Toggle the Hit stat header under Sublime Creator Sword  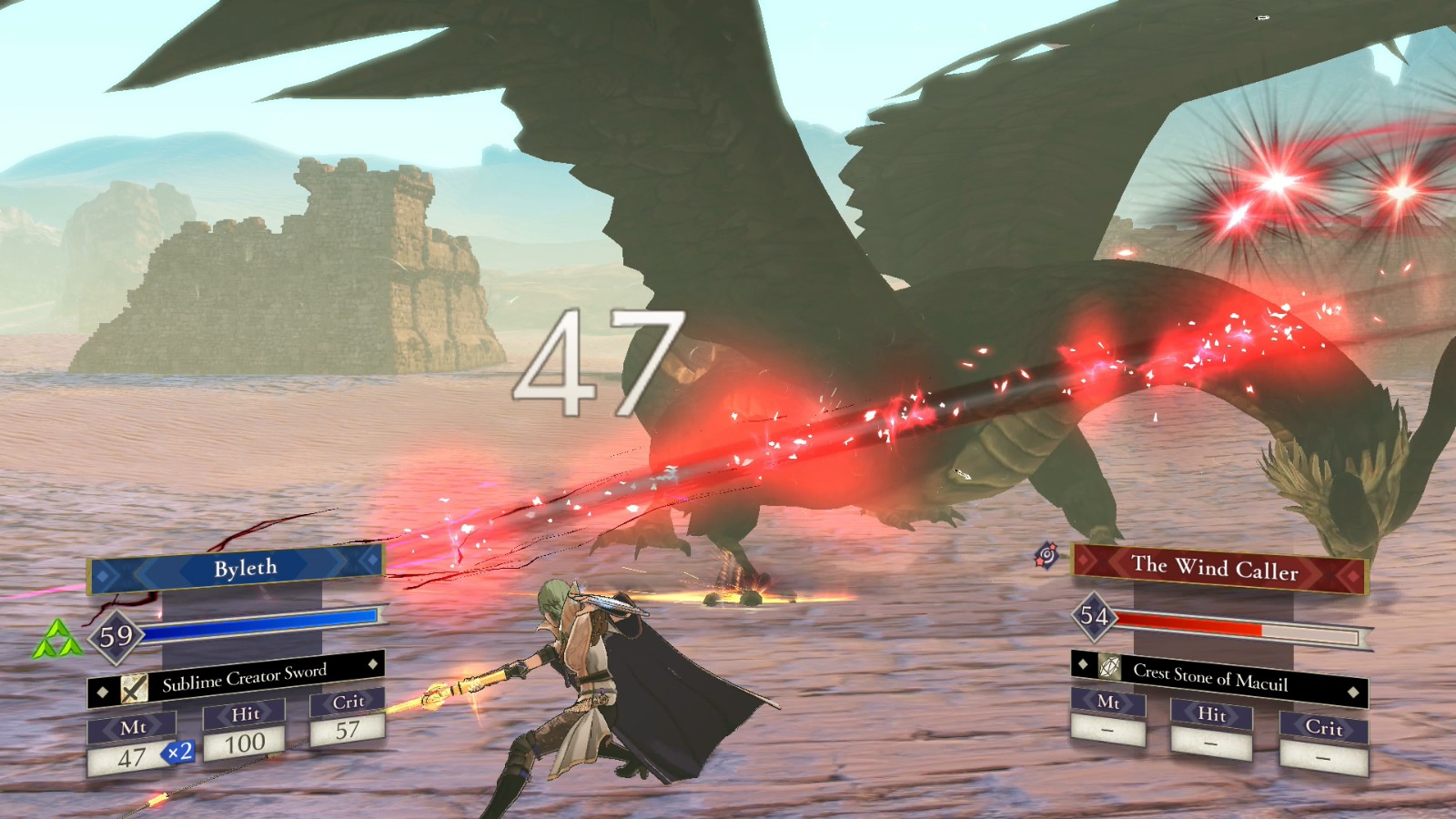pos(244,715)
